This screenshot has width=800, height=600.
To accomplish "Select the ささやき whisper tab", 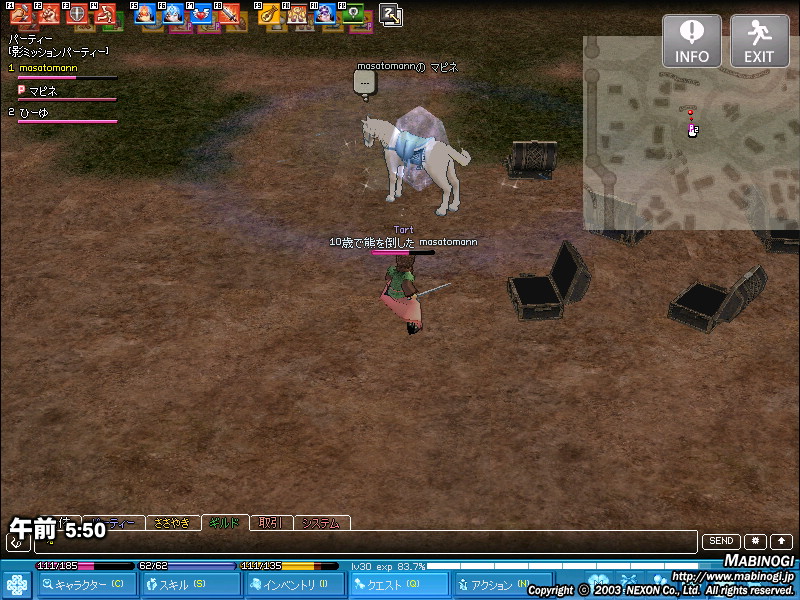I will pyautogui.click(x=172, y=522).
